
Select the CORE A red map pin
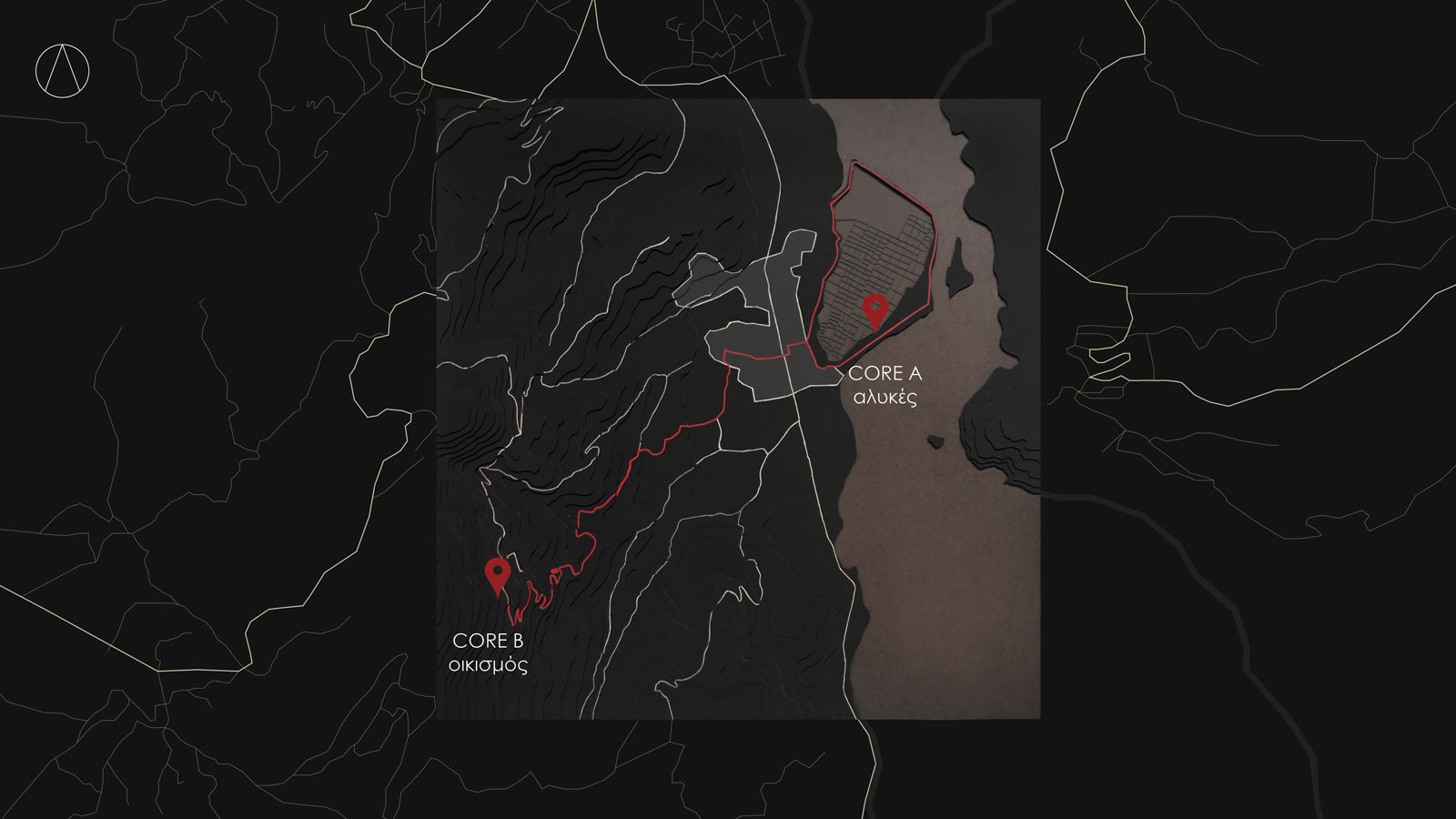(x=875, y=309)
